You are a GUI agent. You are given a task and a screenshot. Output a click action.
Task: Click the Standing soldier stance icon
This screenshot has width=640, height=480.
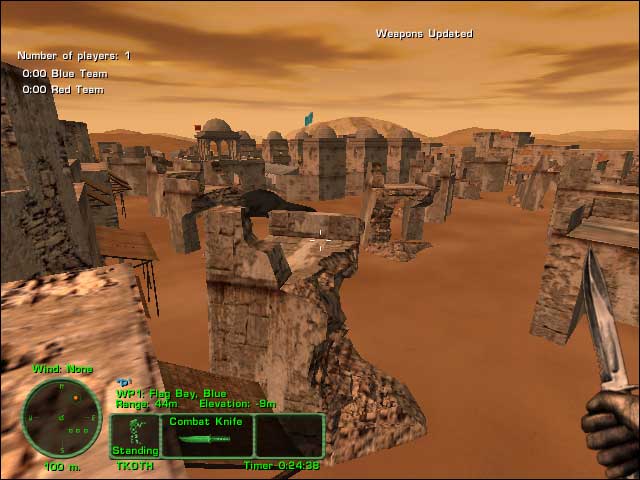click(x=134, y=437)
